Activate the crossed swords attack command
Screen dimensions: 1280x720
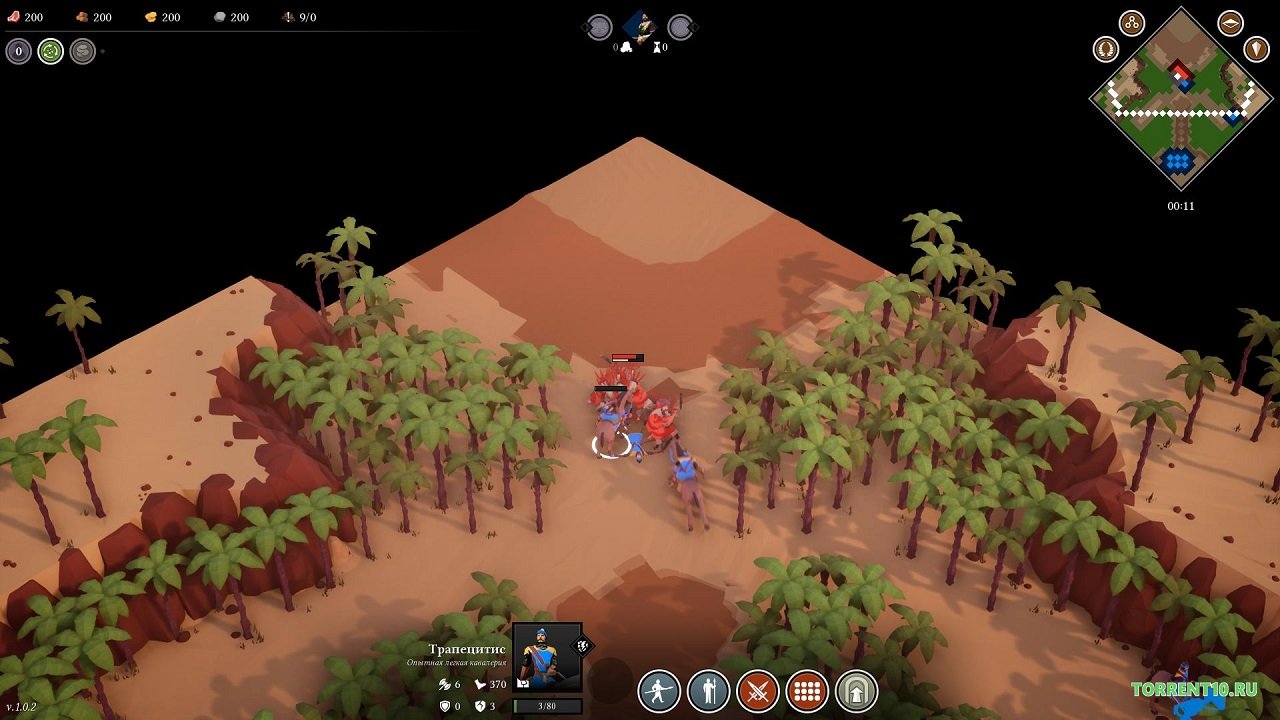[758, 691]
